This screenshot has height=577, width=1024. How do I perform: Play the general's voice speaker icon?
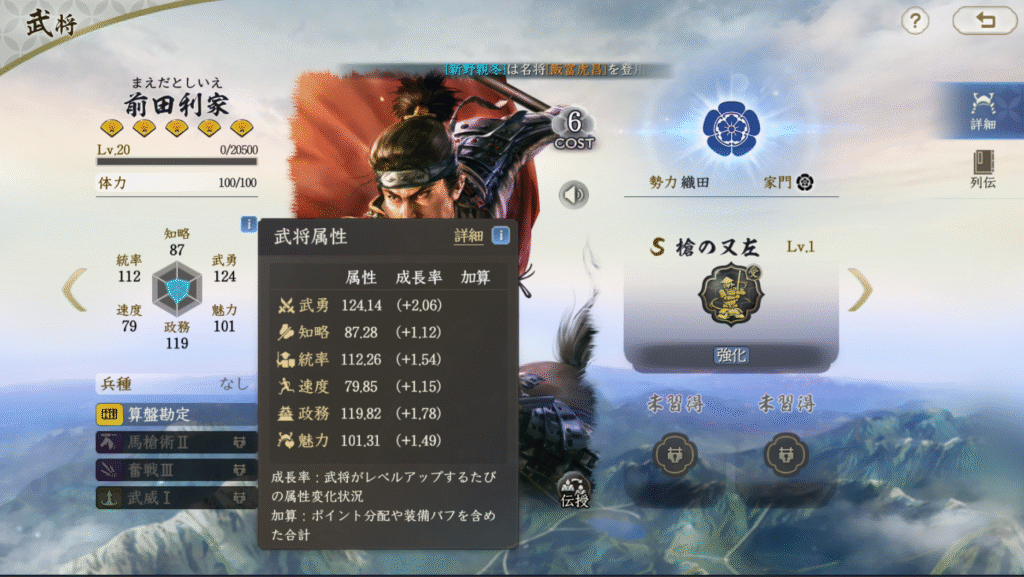573,194
